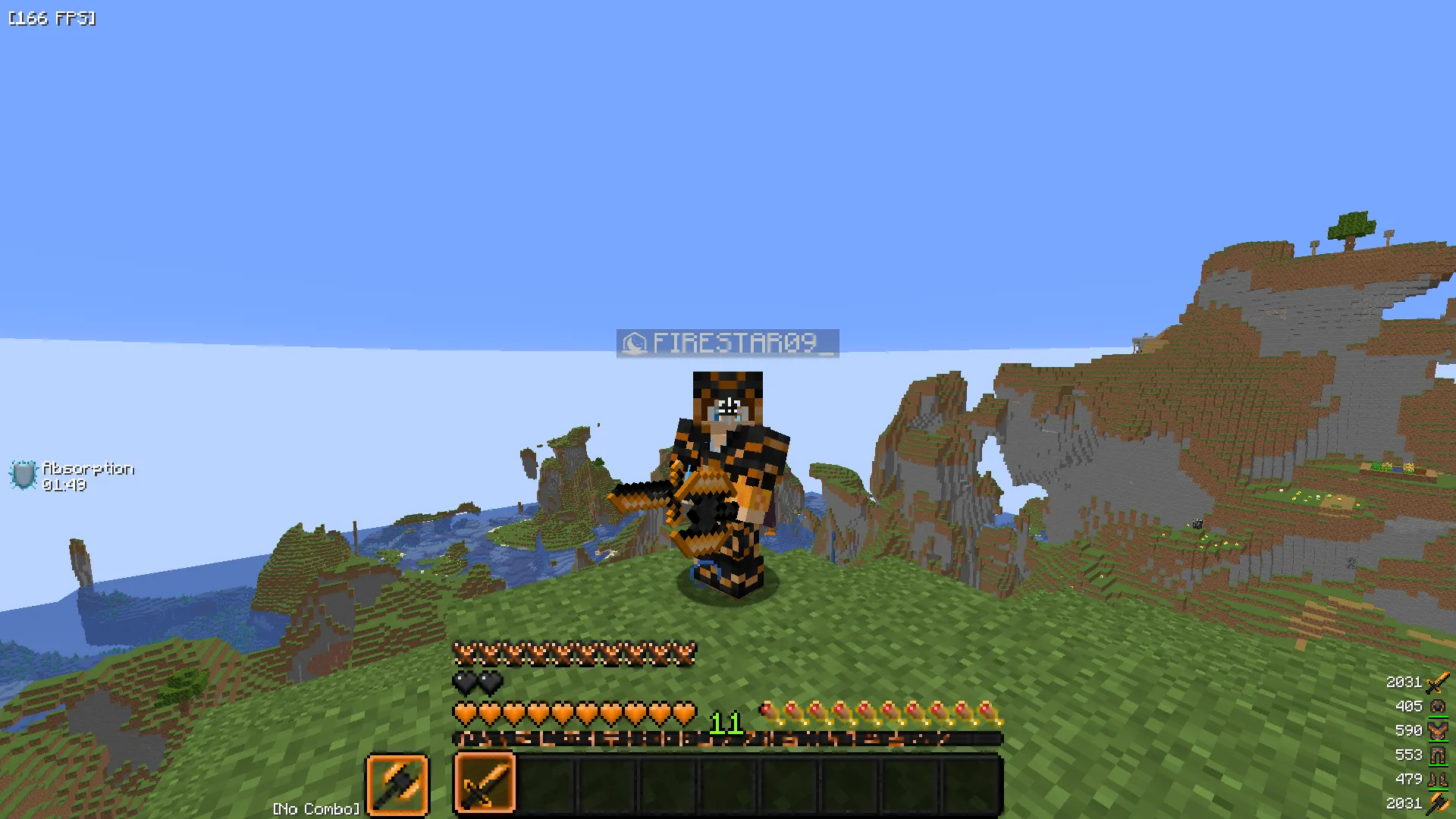Click the [No Combo] indicator text
Screen dimensions: 1456x819
tap(315, 809)
